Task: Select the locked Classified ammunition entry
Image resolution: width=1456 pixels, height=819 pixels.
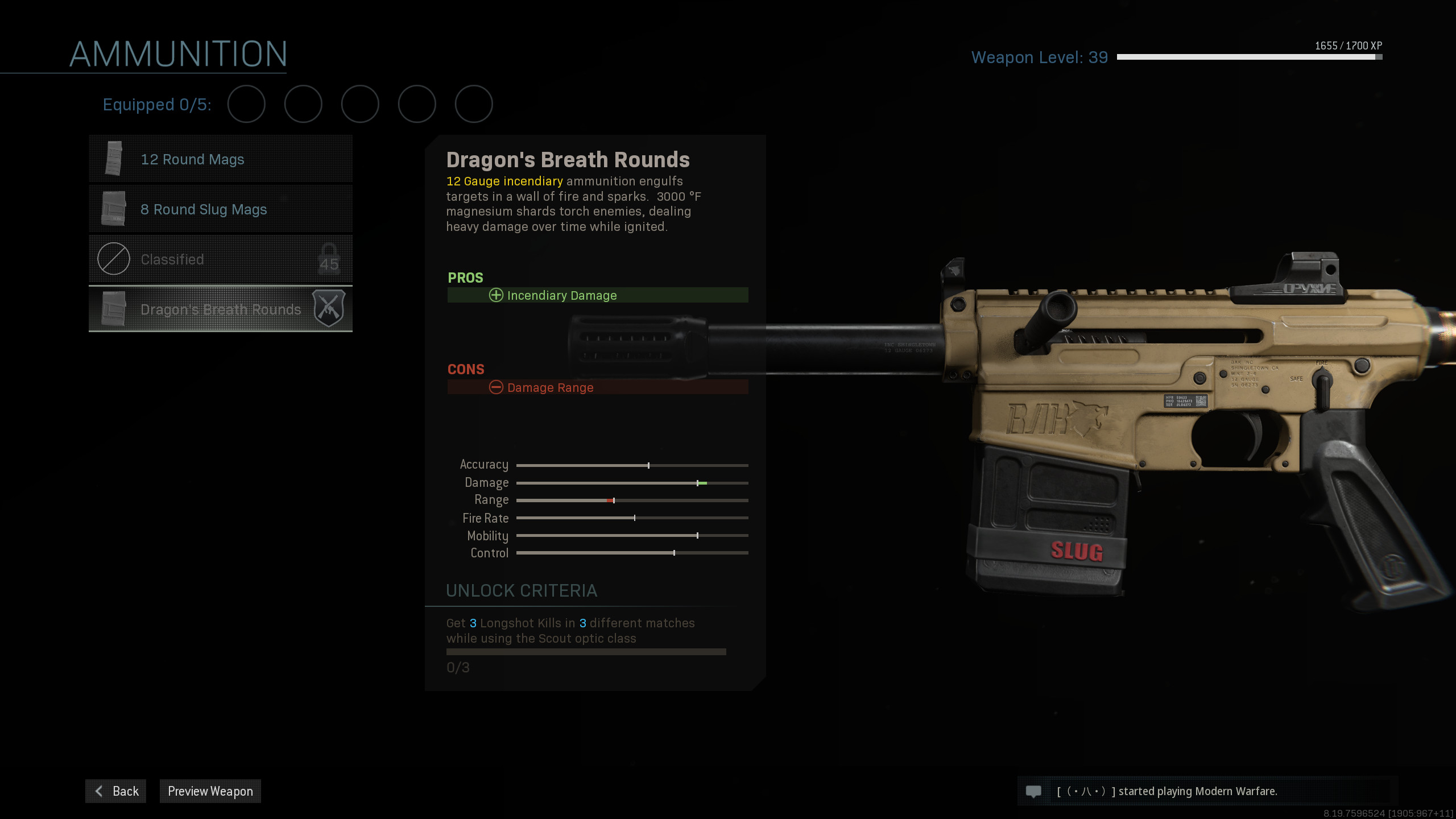Action: [x=221, y=259]
